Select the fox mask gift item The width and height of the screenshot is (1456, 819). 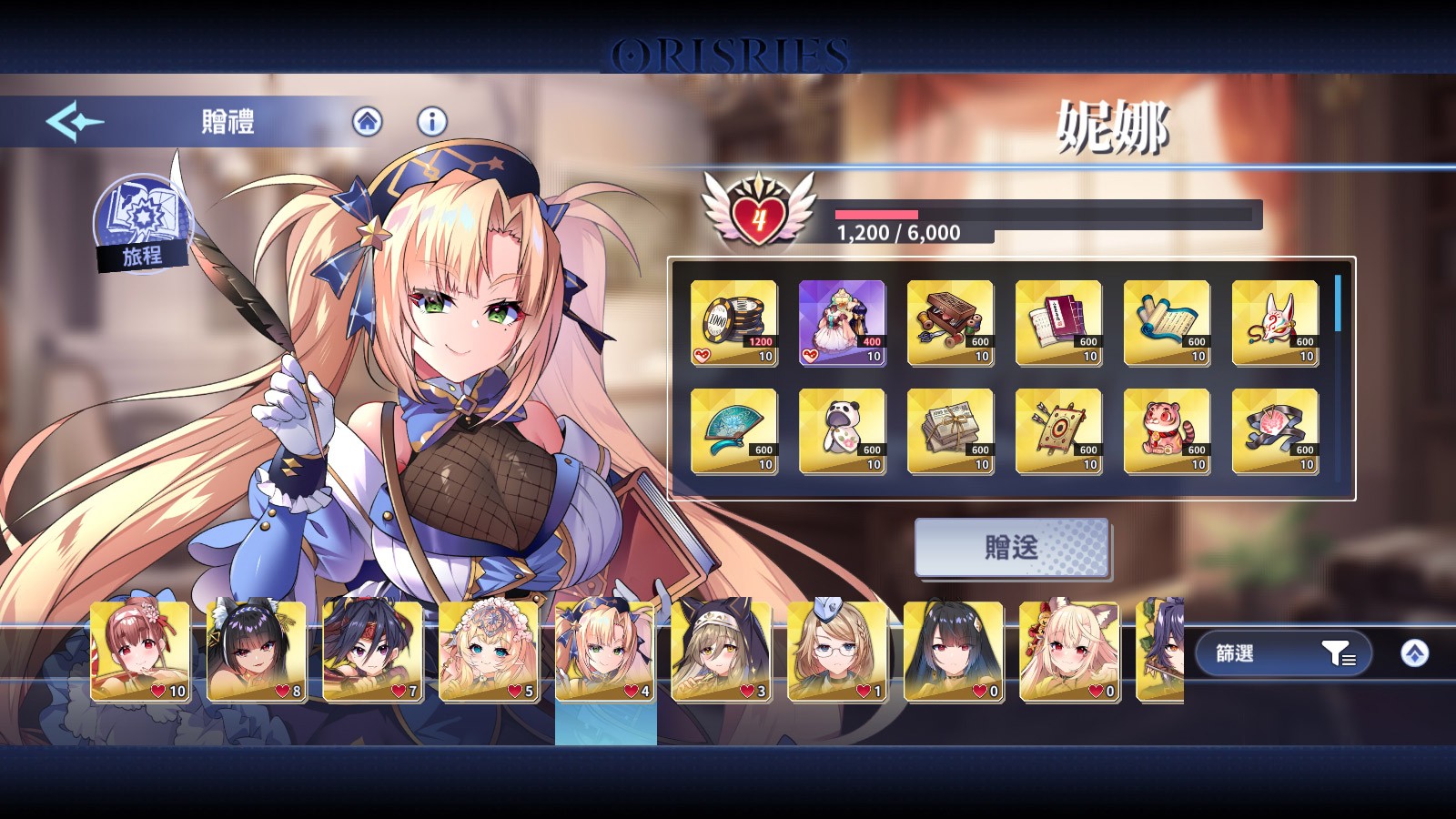tap(1275, 323)
